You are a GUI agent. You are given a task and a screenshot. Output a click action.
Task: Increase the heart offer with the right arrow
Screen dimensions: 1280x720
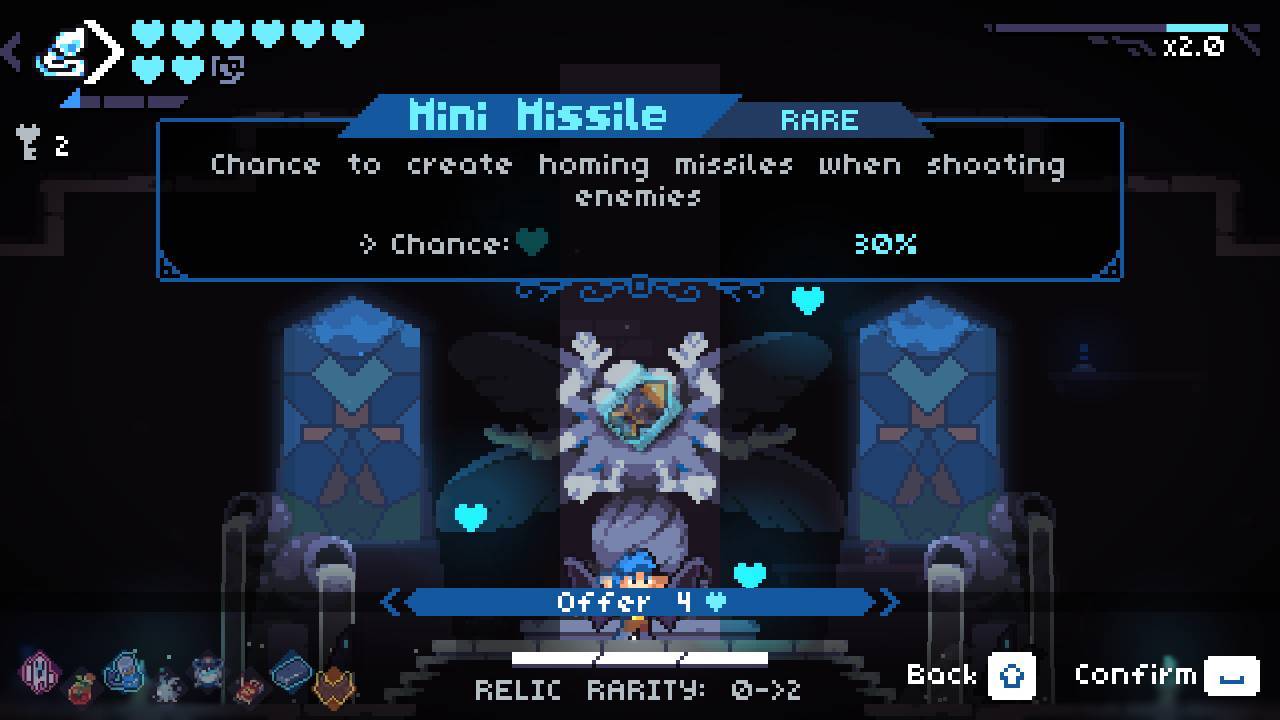tap(889, 602)
